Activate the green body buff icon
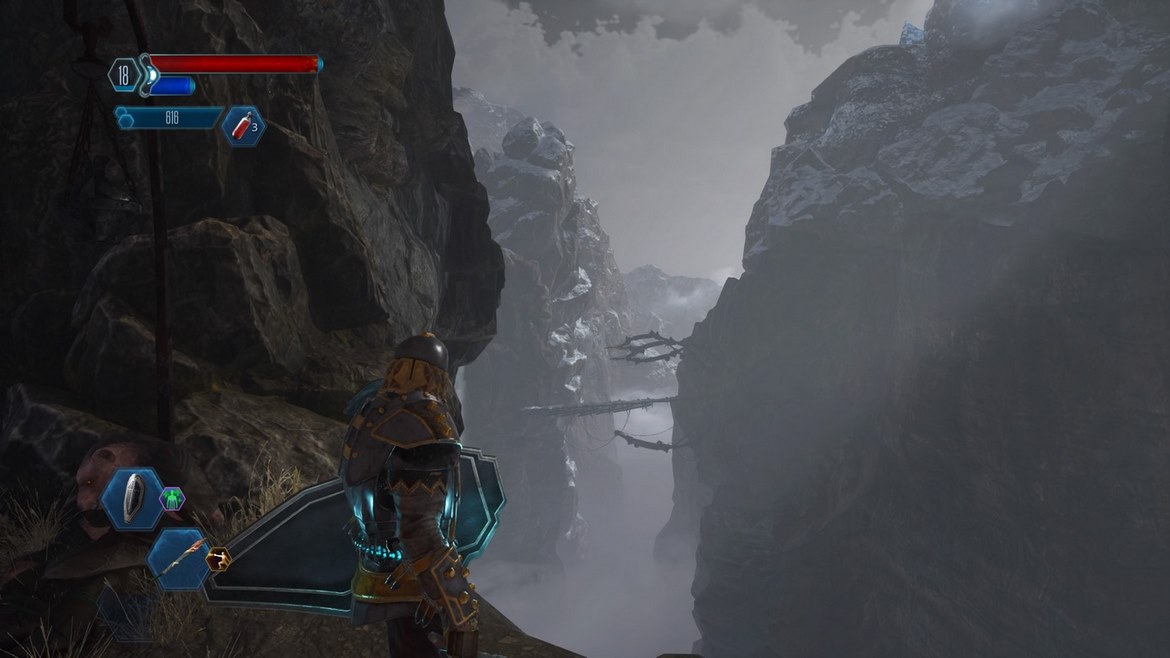The height and width of the screenshot is (658, 1170). [x=172, y=498]
